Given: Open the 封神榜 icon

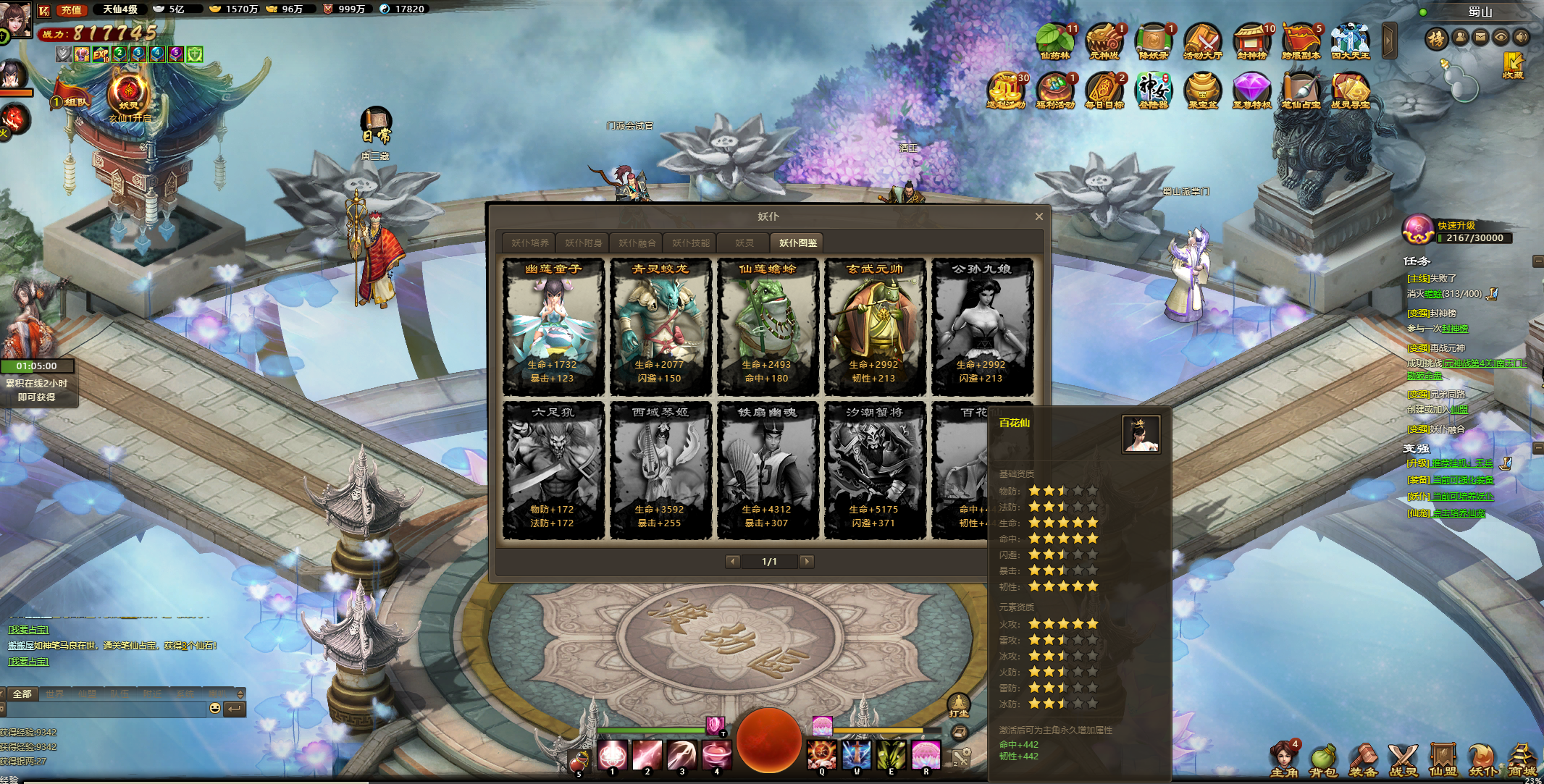Looking at the screenshot, I should (1251, 41).
